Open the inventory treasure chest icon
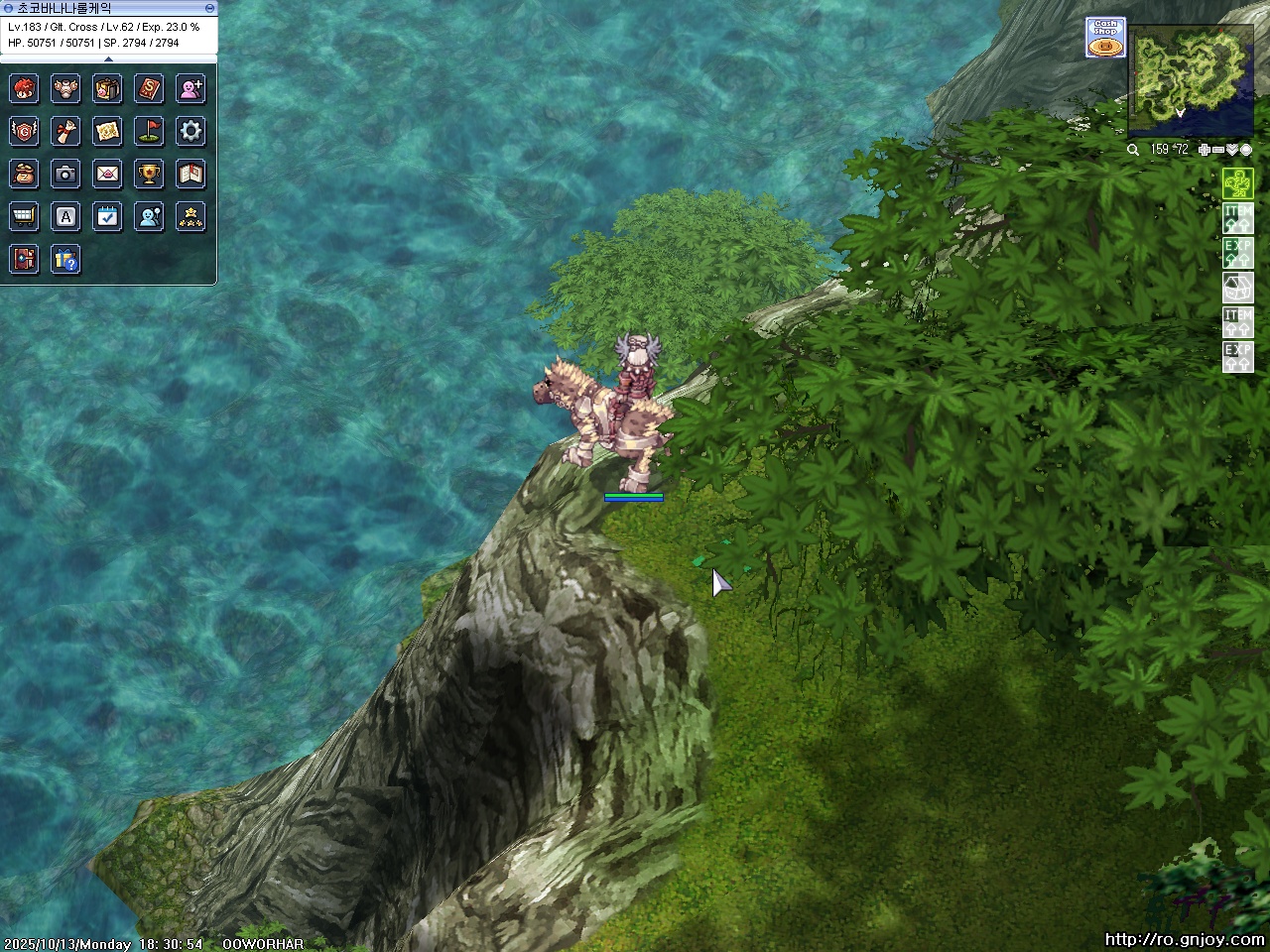This screenshot has width=1270, height=952. point(107,89)
